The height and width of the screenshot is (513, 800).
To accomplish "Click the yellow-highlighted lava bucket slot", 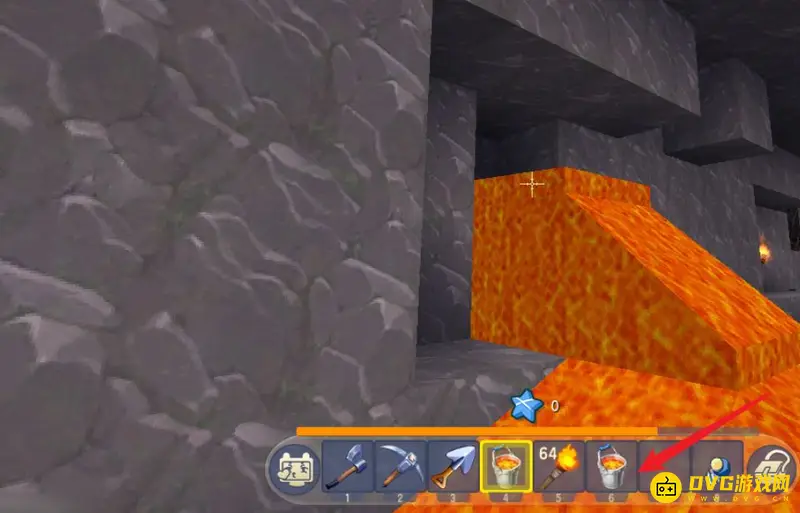I will 505,465.
